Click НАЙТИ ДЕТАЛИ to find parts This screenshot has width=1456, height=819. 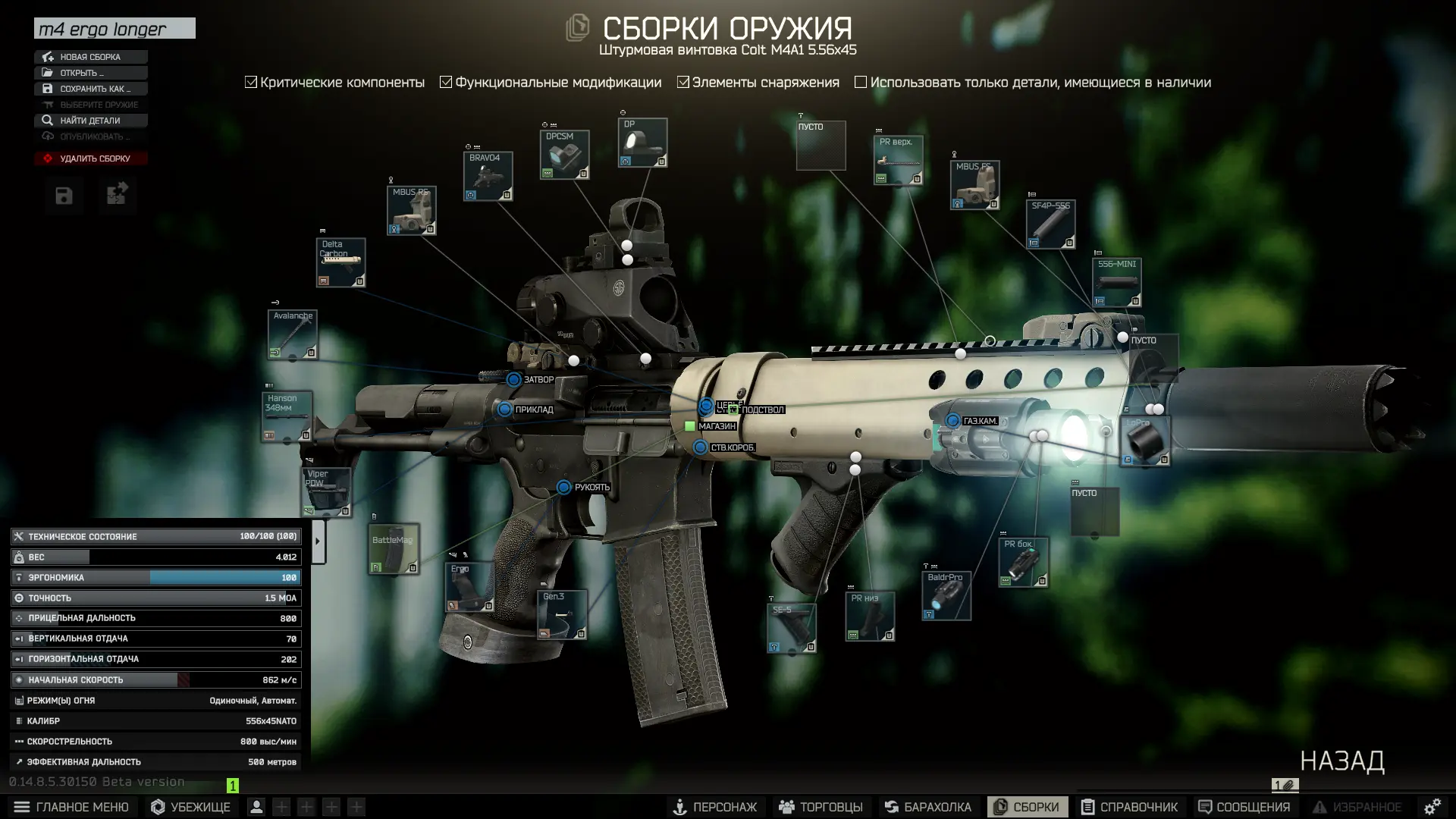coord(89,121)
